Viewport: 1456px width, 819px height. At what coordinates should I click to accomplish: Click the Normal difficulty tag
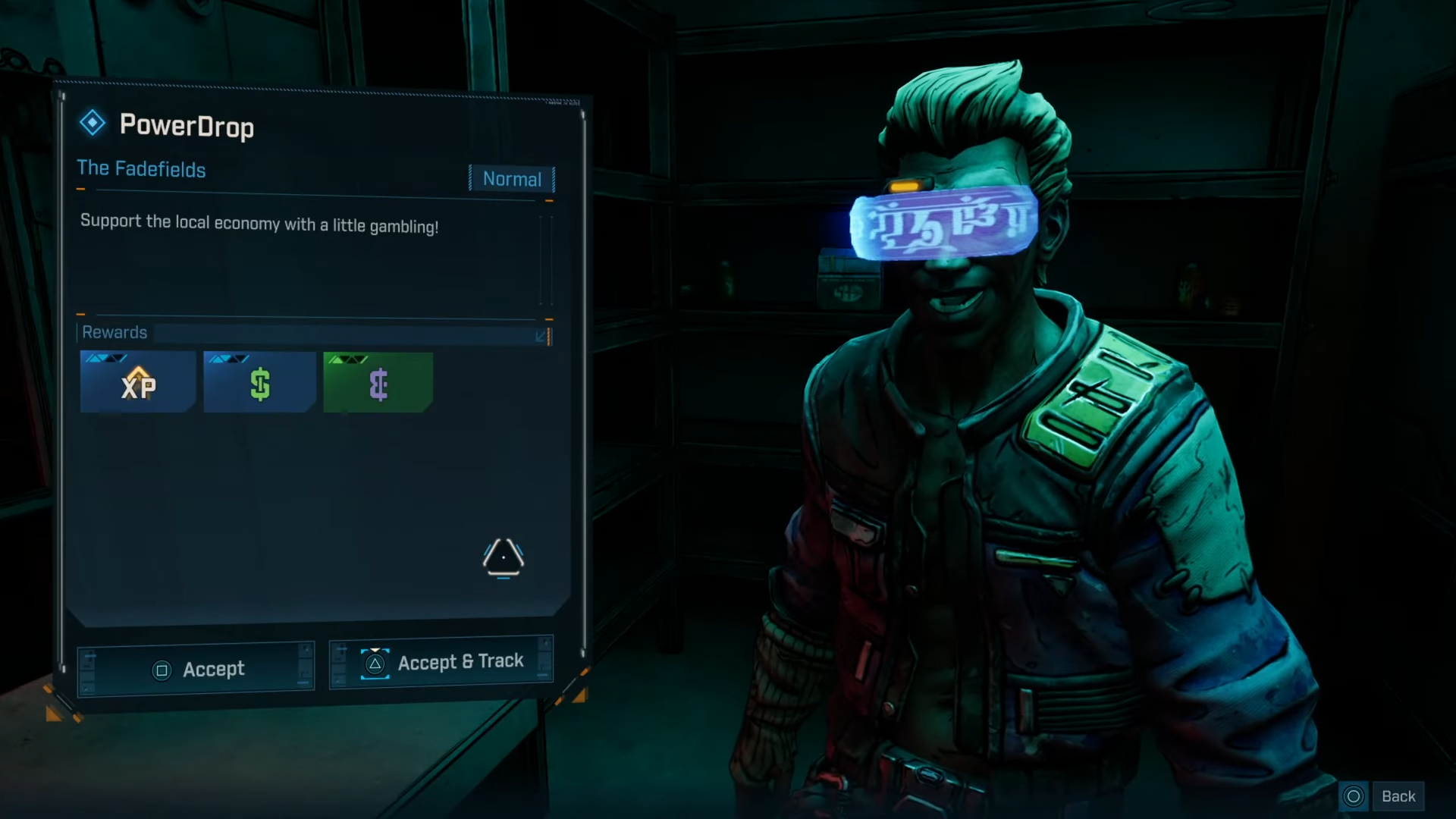tap(512, 179)
